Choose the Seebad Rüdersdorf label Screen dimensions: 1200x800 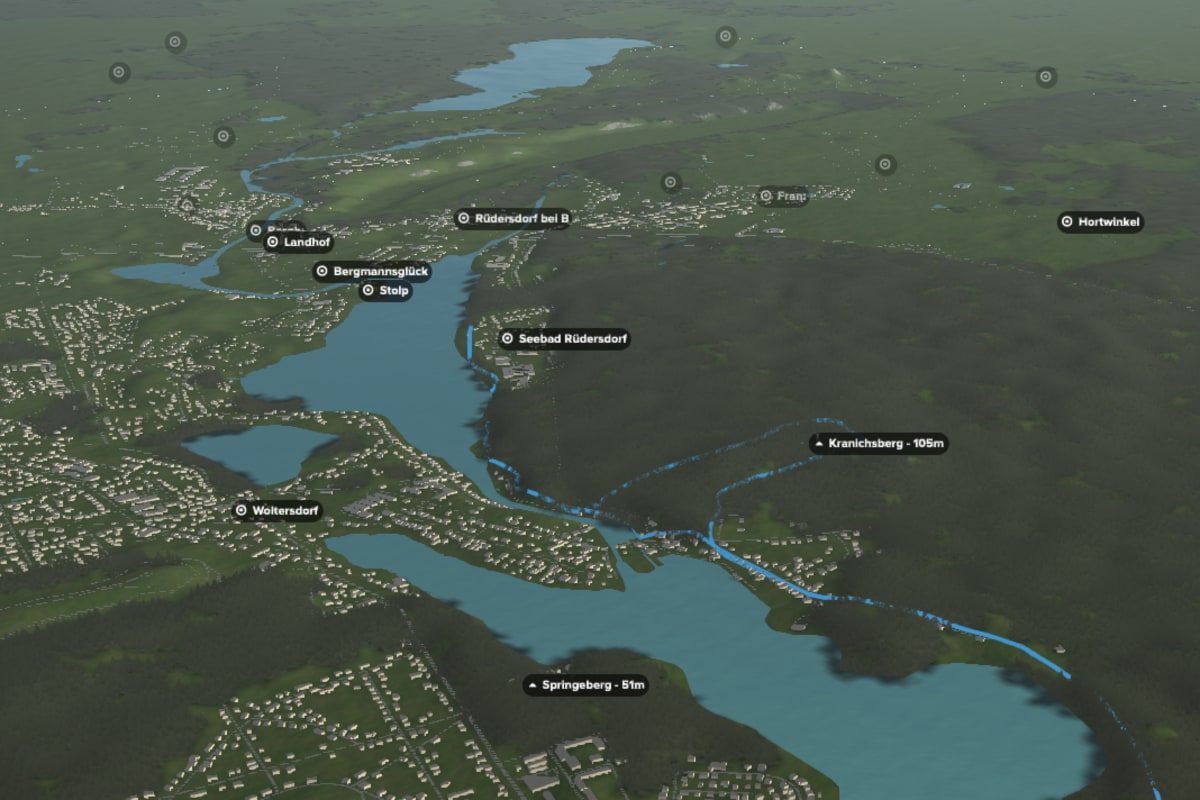point(564,339)
